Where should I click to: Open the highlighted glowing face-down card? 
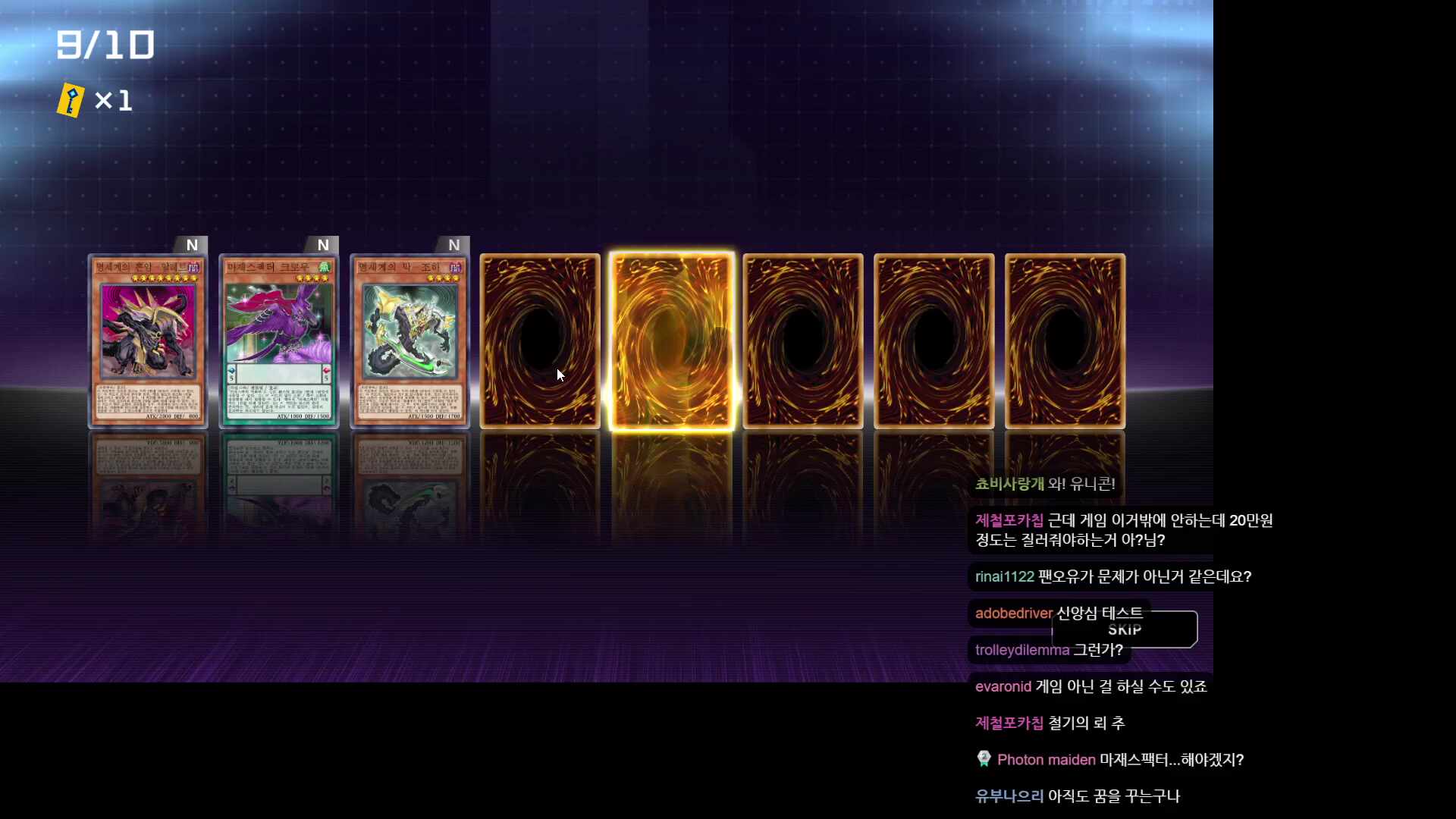[x=672, y=340]
